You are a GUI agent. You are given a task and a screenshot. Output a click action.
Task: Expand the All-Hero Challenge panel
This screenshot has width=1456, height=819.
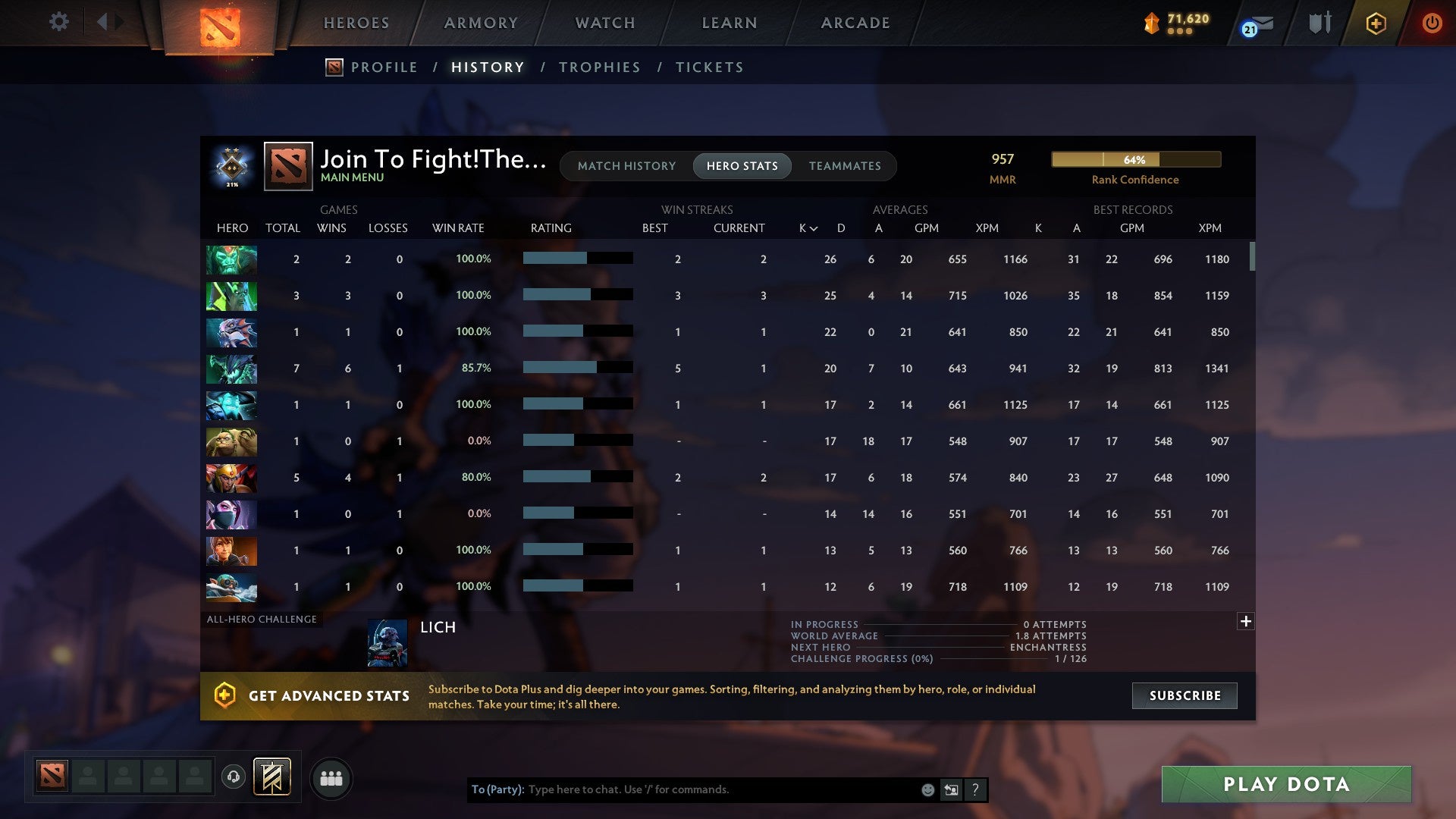[1246, 621]
